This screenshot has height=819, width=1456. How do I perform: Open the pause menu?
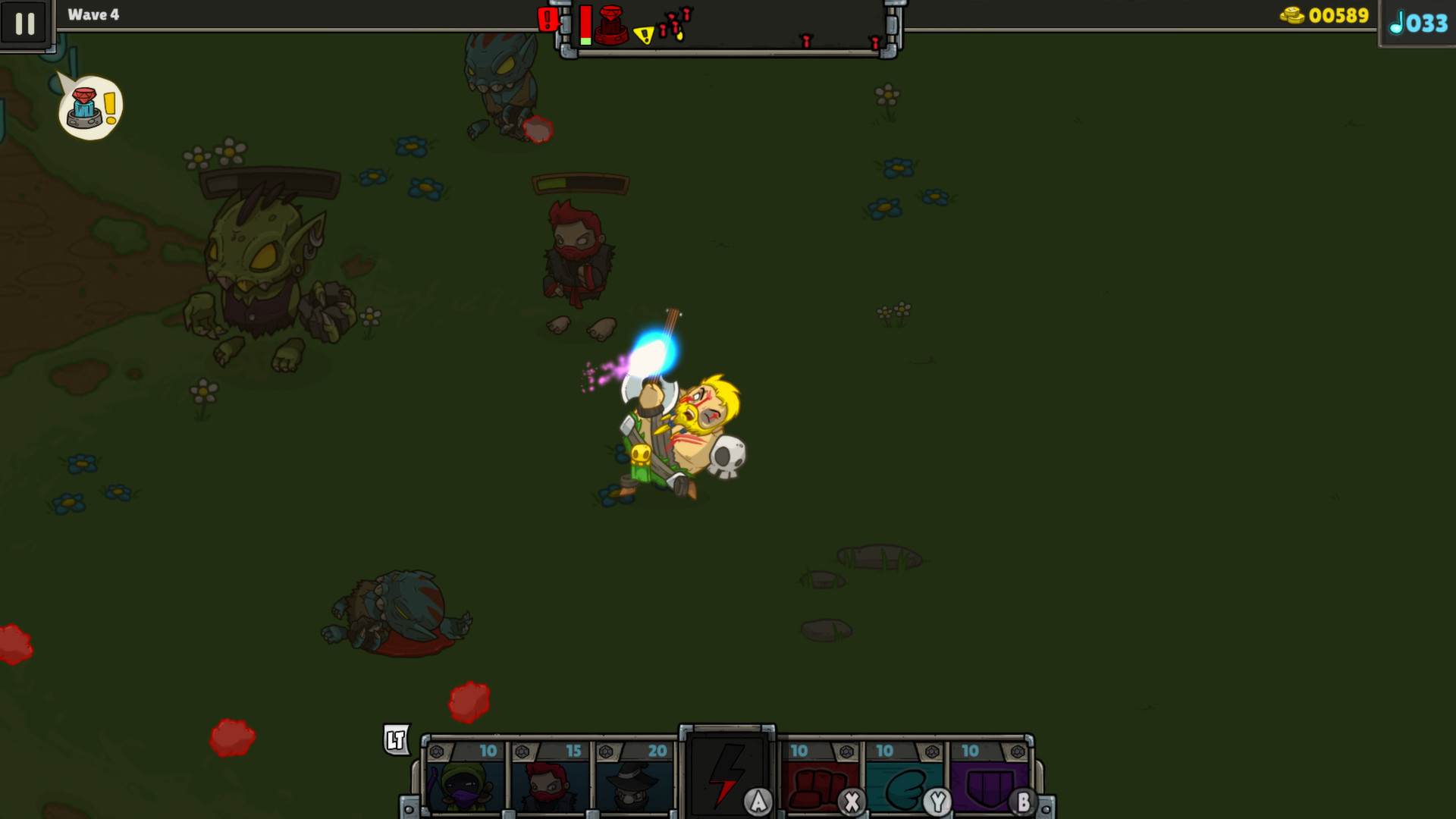pos(26,24)
